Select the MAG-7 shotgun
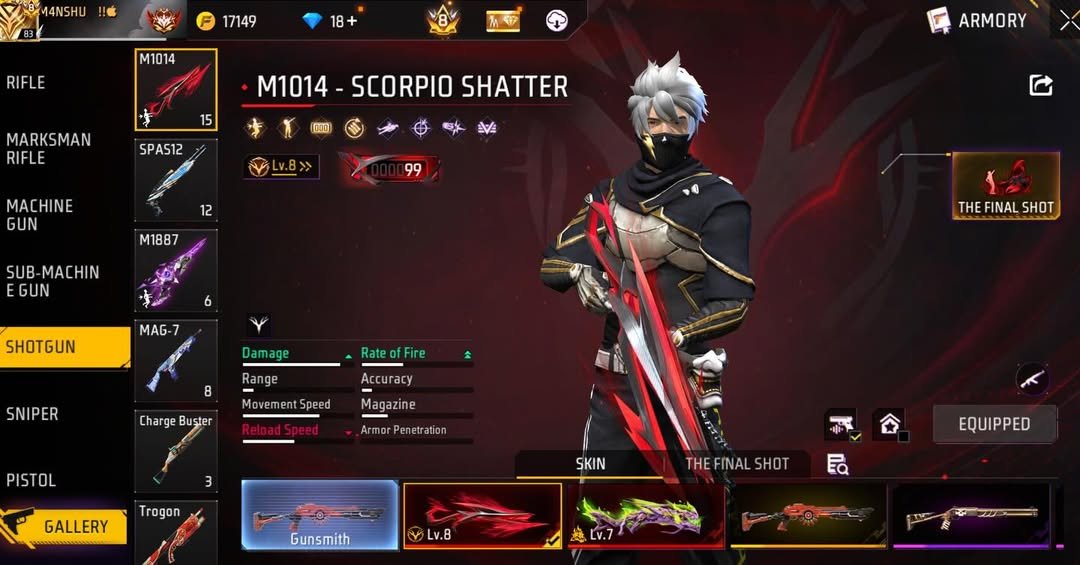This screenshot has width=1080, height=565. pos(176,360)
